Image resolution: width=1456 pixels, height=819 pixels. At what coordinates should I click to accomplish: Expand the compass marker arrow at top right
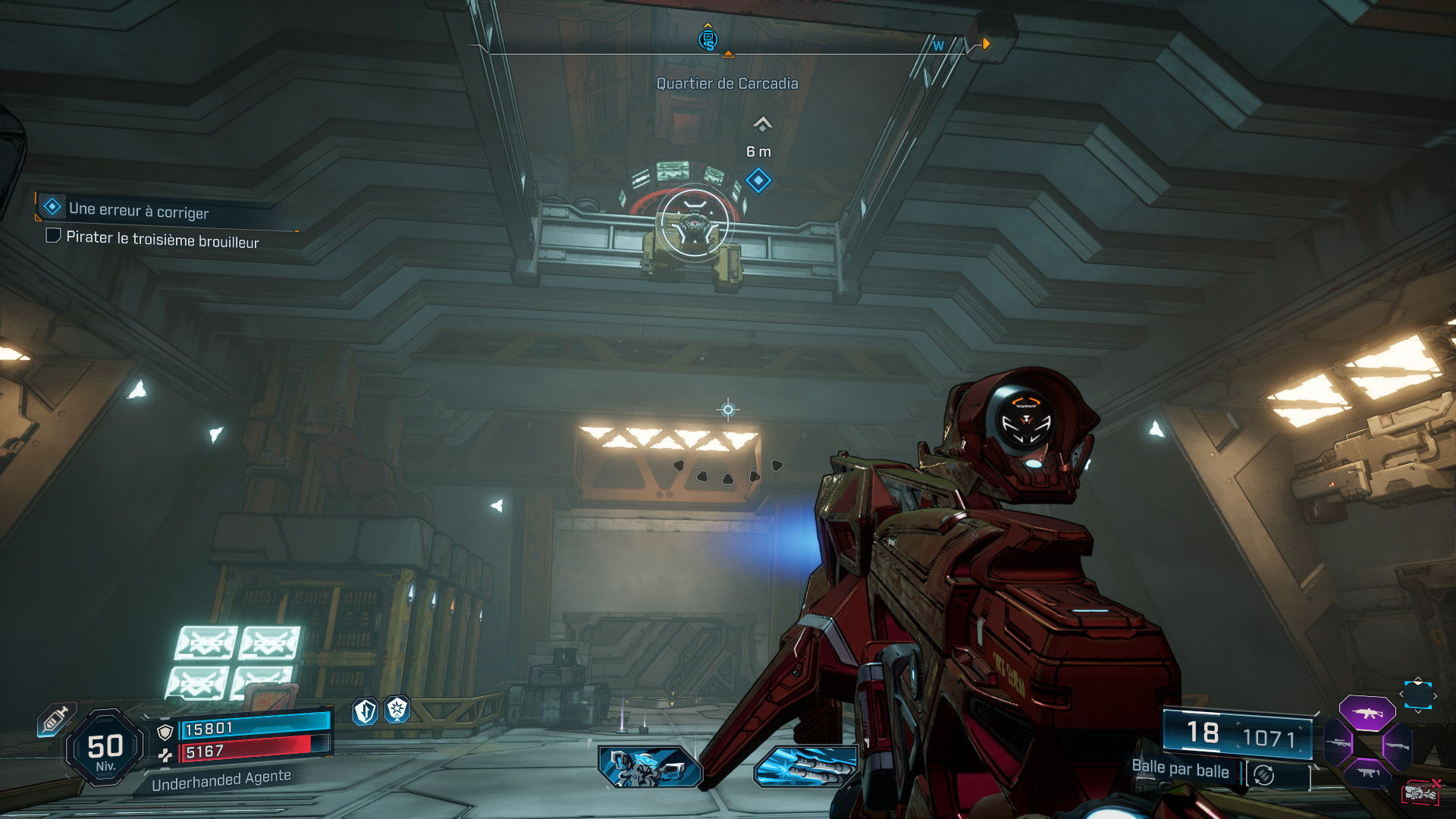click(985, 43)
